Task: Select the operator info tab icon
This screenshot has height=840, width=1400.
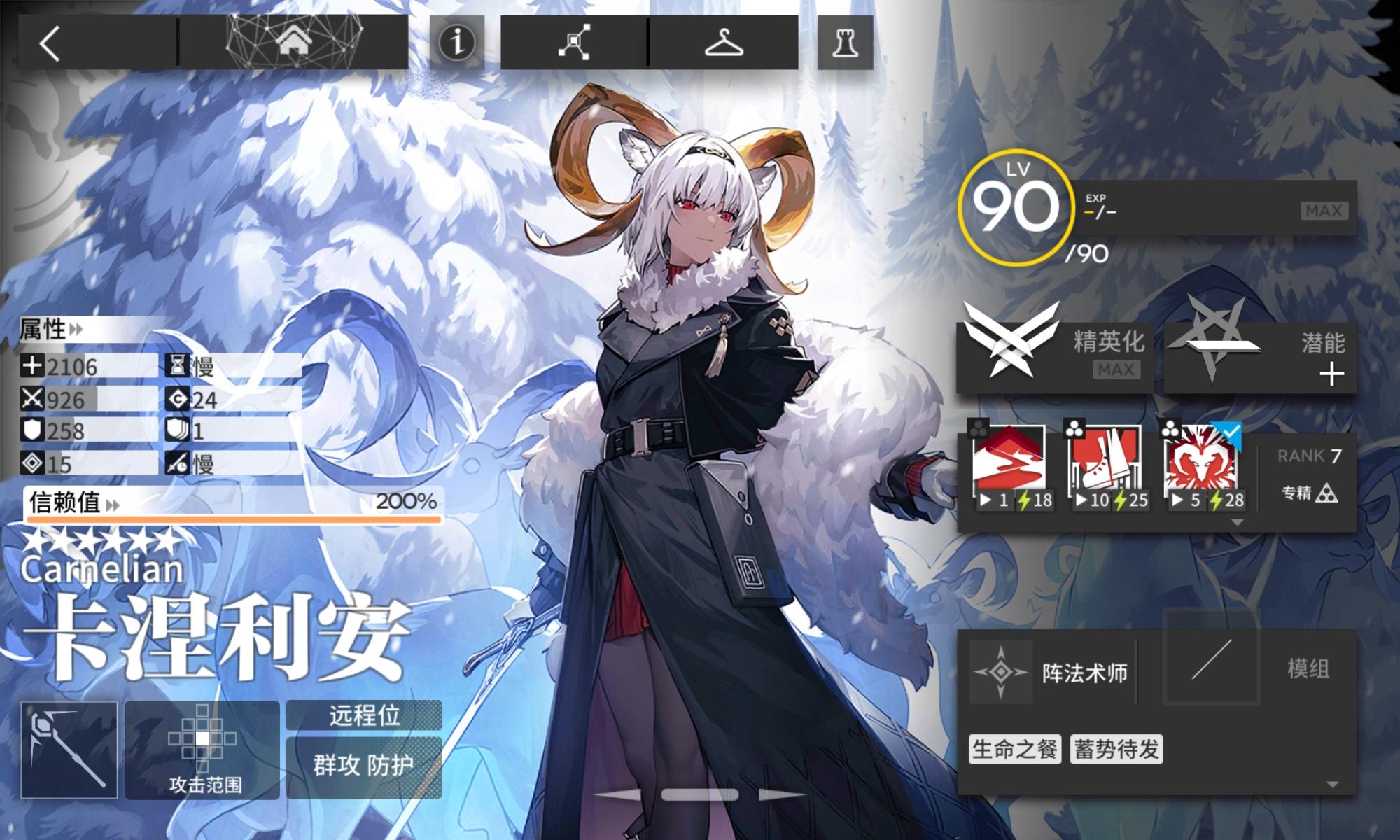Action: (x=456, y=43)
